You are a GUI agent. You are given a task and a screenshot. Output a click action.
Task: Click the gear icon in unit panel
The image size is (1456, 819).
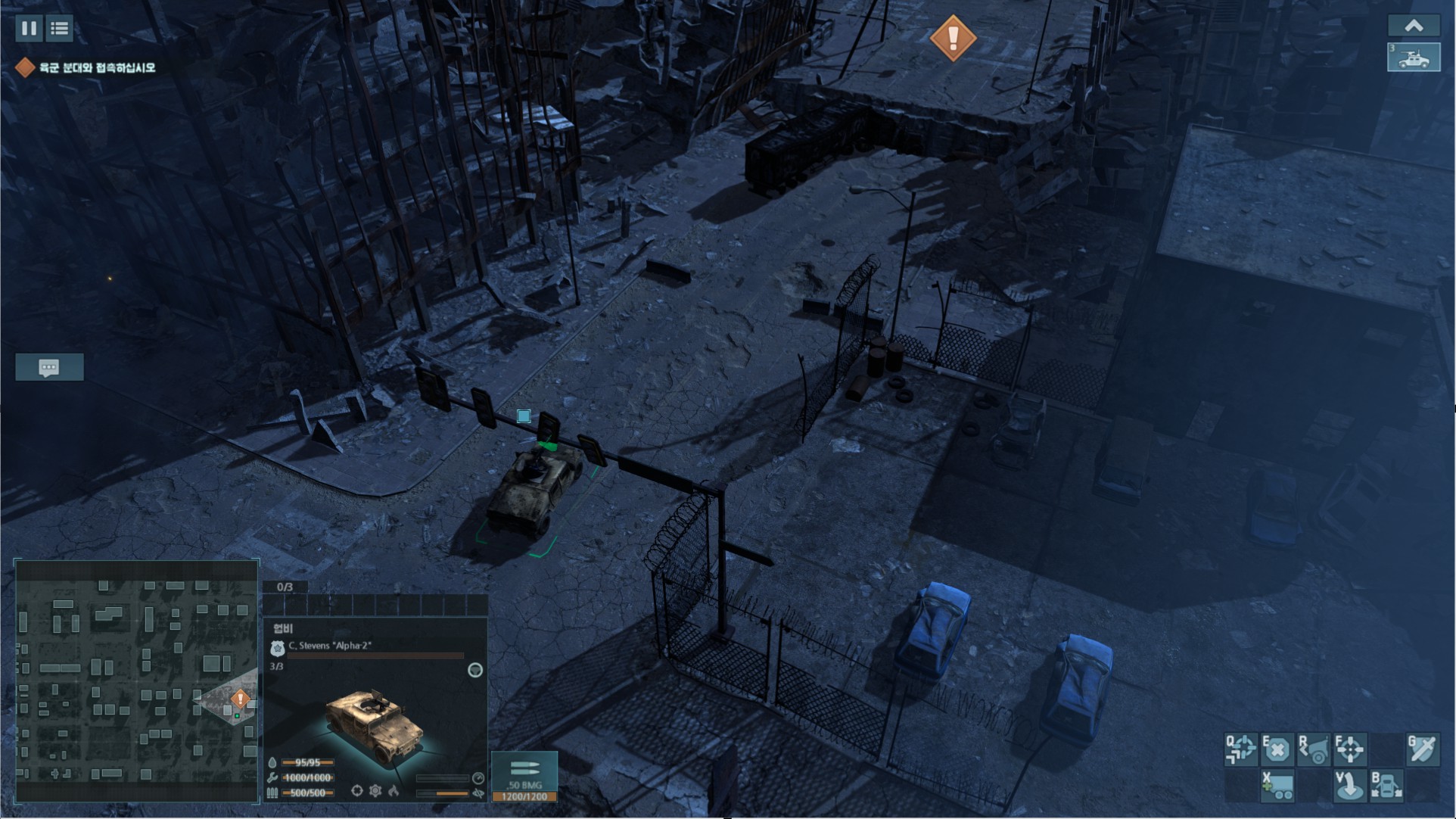click(x=375, y=791)
